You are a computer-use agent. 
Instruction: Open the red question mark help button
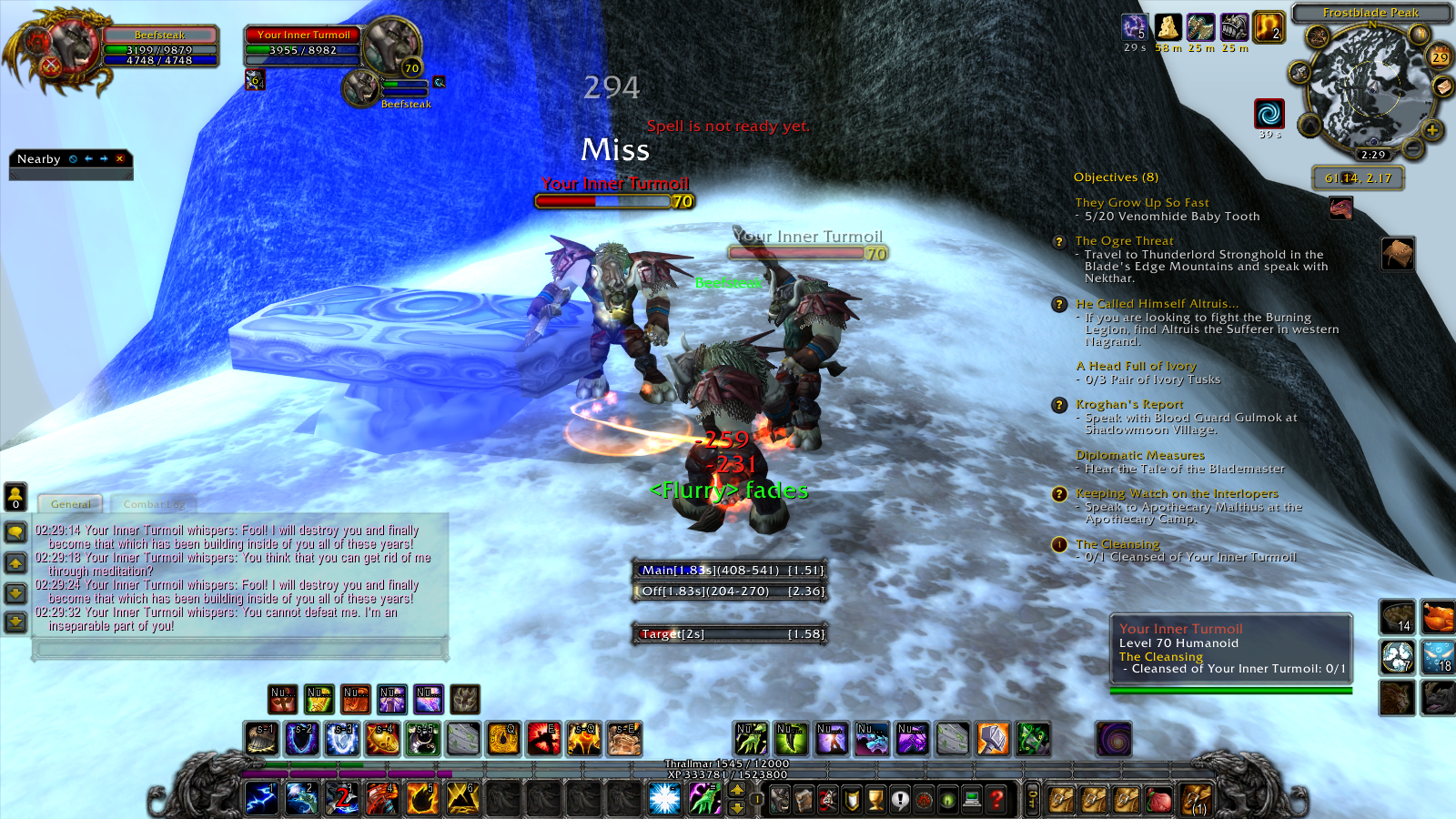(996, 799)
